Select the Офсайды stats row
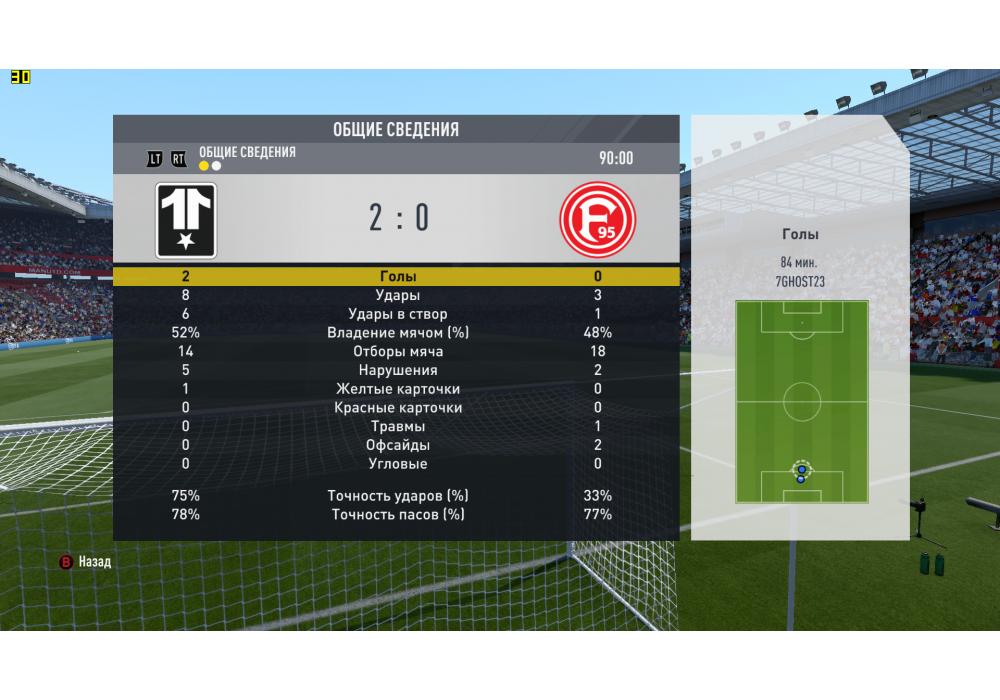The height and width of the screenshot is (700, 1000). click(x=397, y=445)
